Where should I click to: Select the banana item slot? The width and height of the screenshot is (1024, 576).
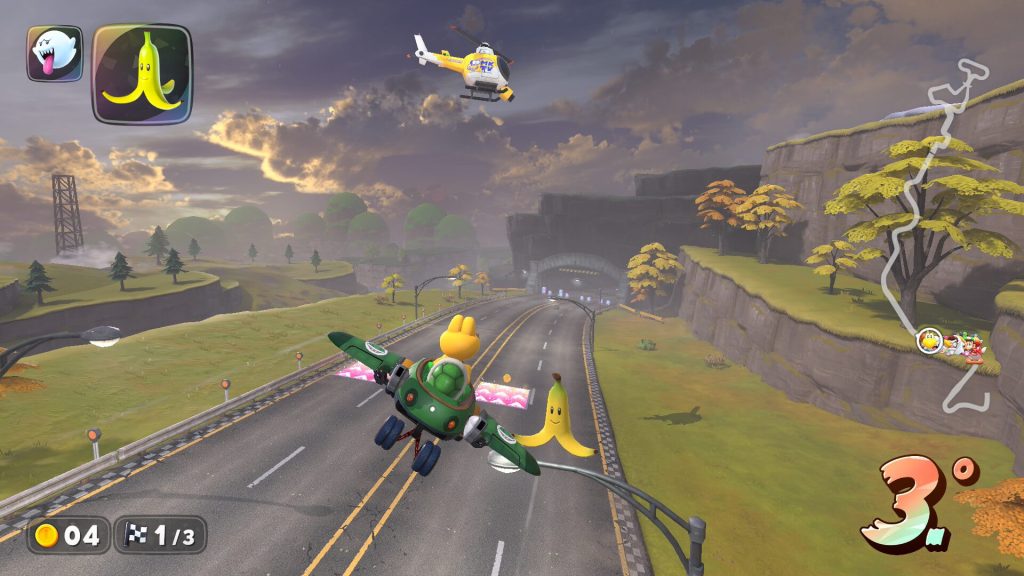point(142,74)
